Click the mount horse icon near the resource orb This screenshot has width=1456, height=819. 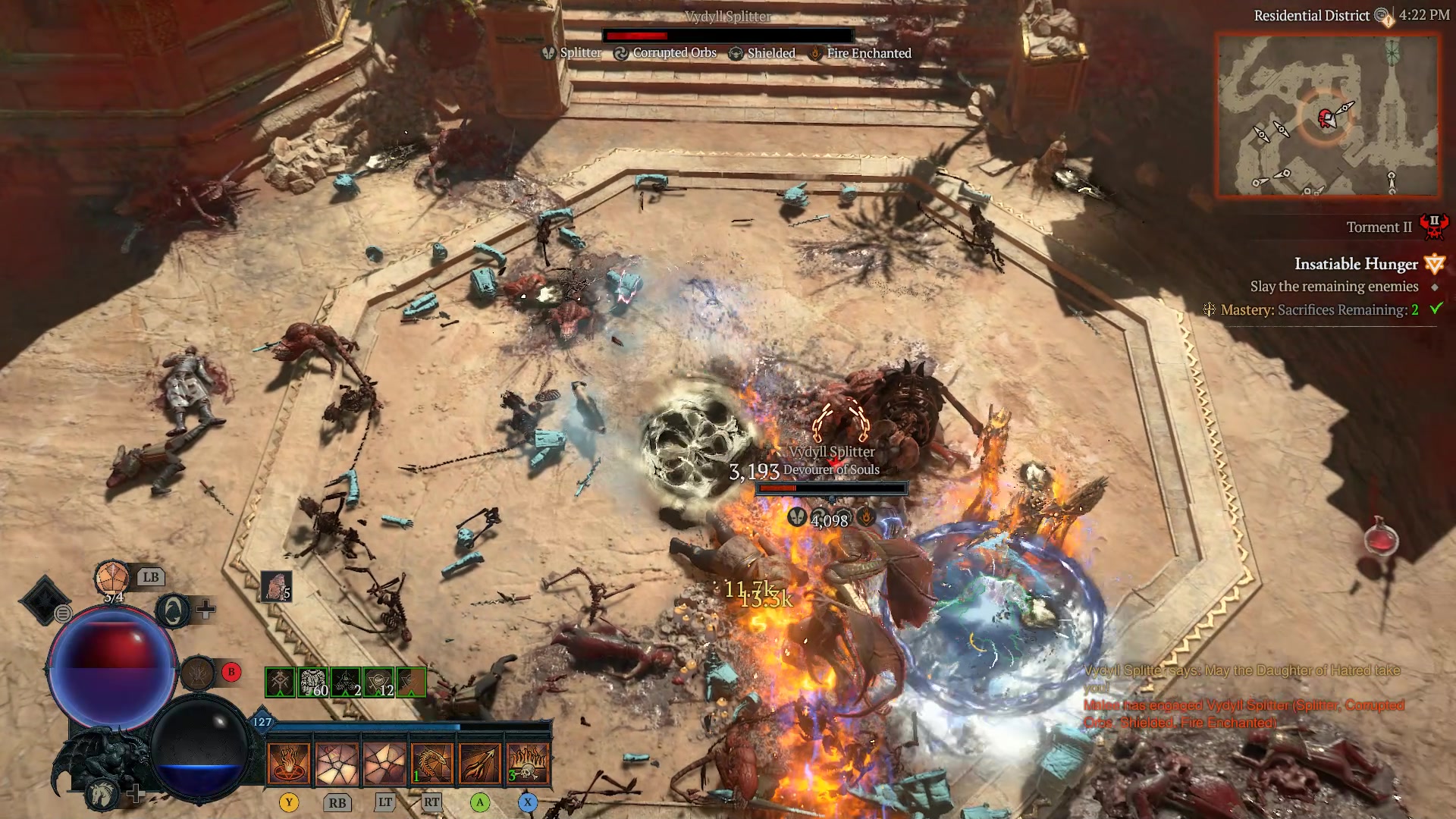[102, 795]
